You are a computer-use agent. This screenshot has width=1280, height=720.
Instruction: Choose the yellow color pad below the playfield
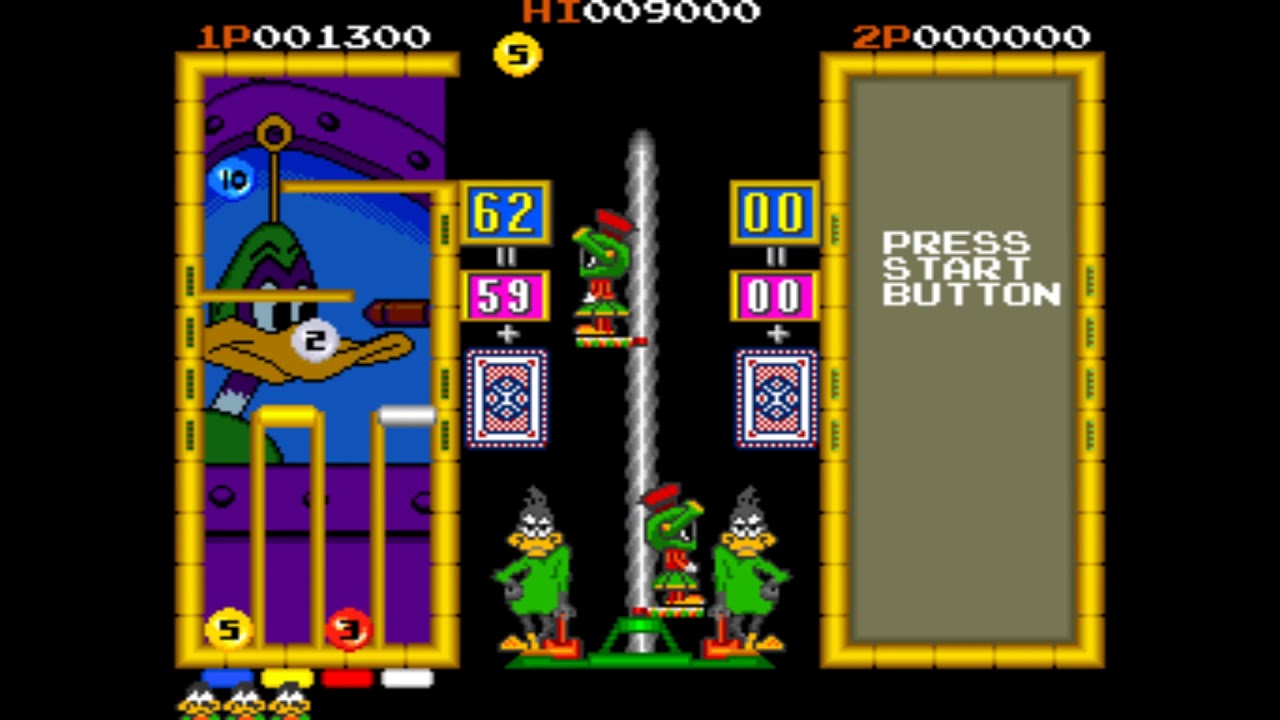(287, 678)
